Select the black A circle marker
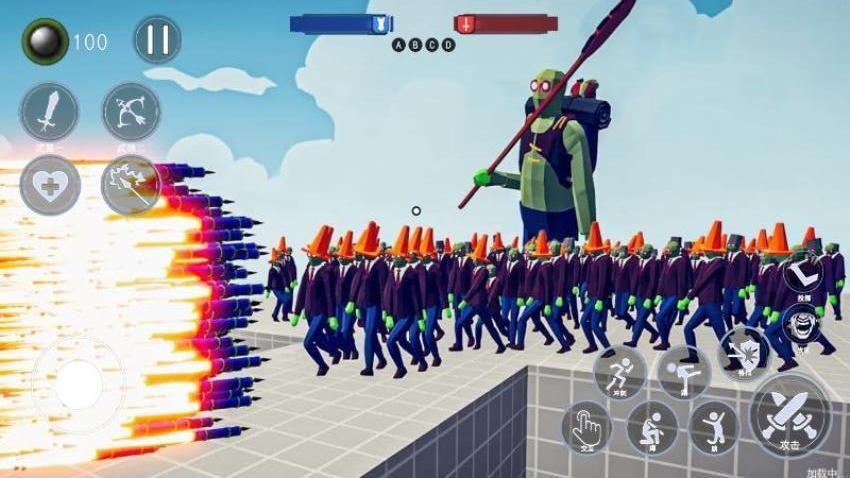This screenshot has height=478, width=850. click(x=398, y=45)
